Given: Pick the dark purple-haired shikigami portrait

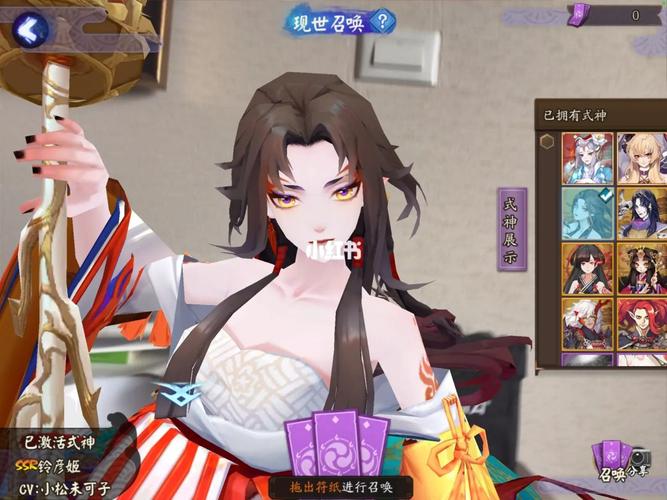Looking at the screenshot, I should point(642,213).
